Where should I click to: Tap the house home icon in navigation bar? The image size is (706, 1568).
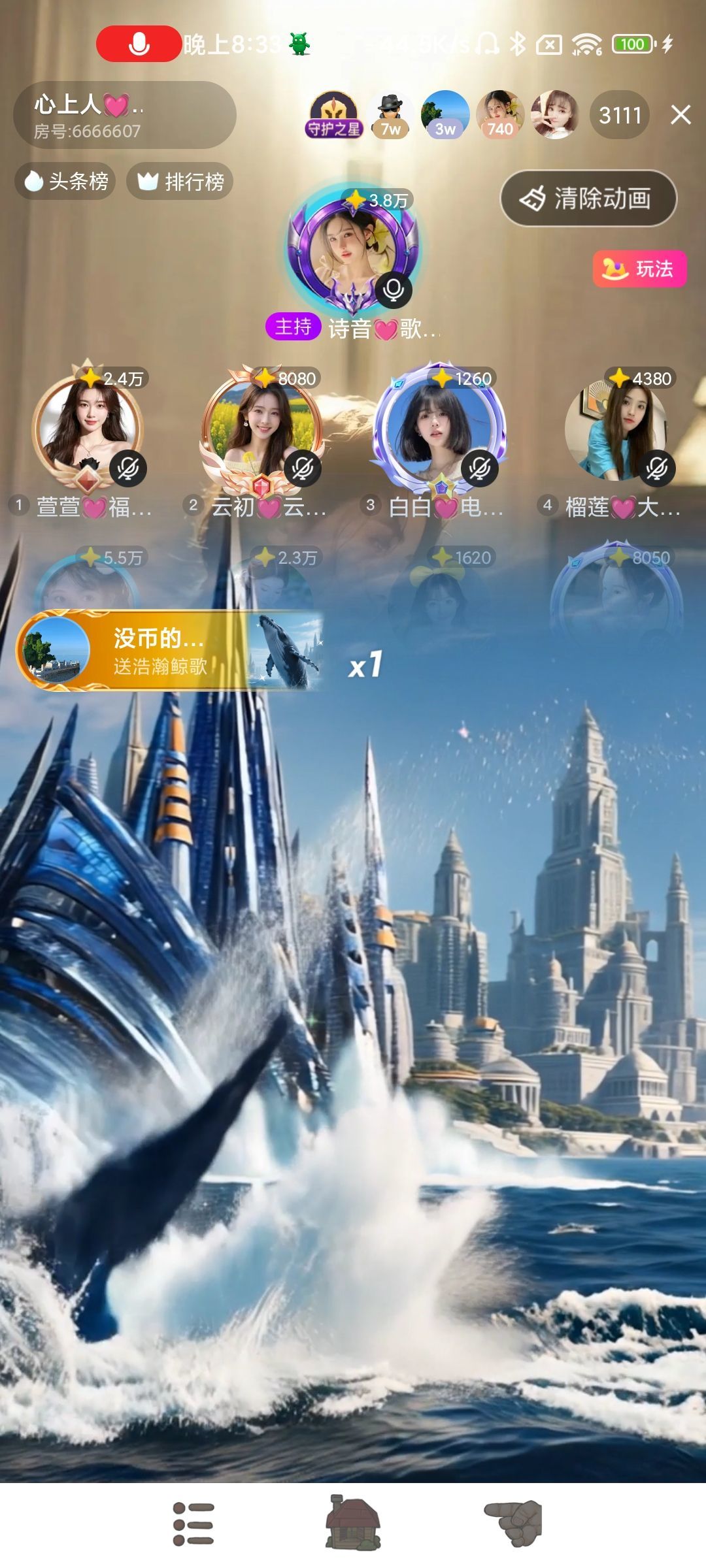coord(353,1522)
